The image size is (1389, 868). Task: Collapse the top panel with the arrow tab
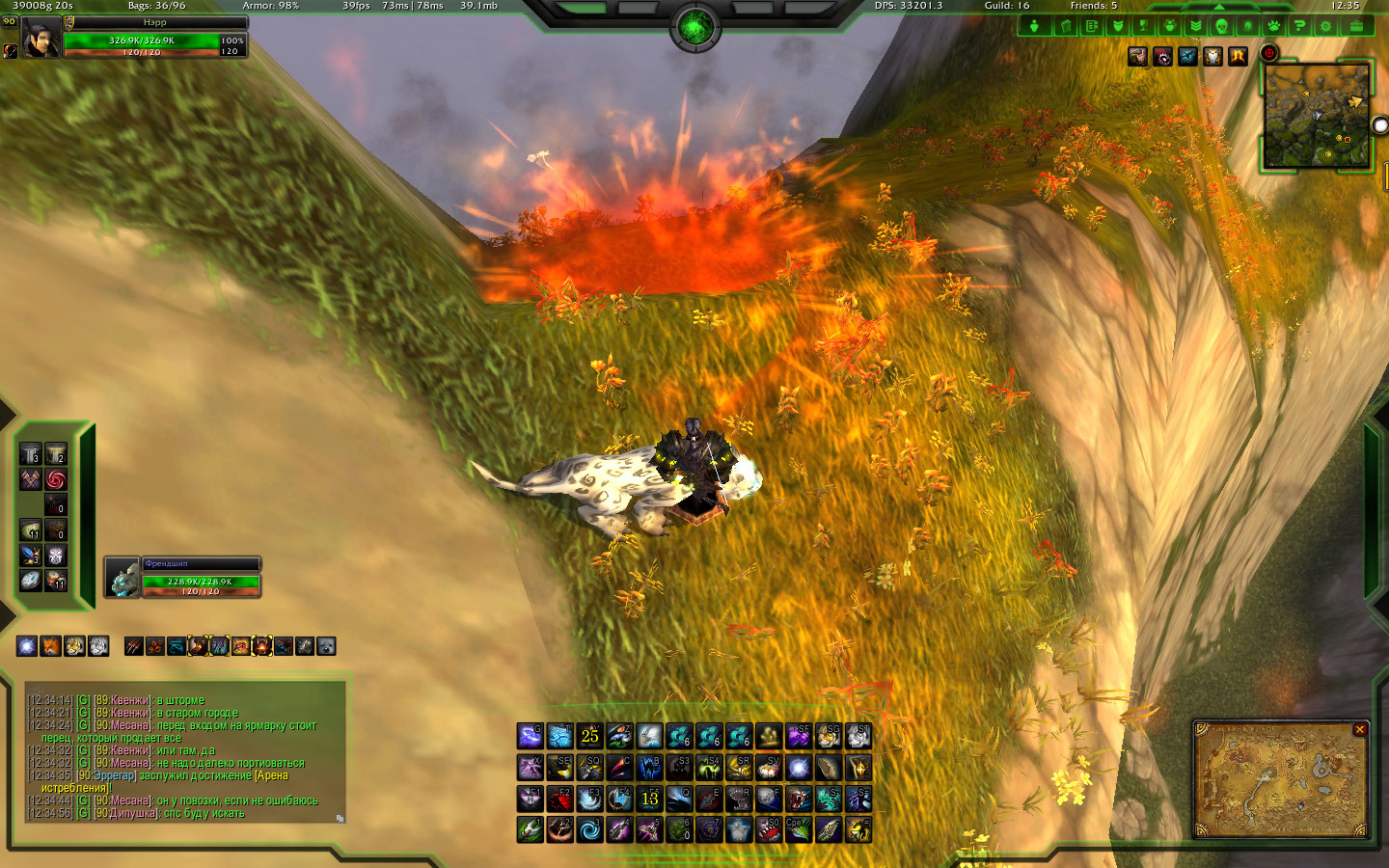coord(1218,7)
